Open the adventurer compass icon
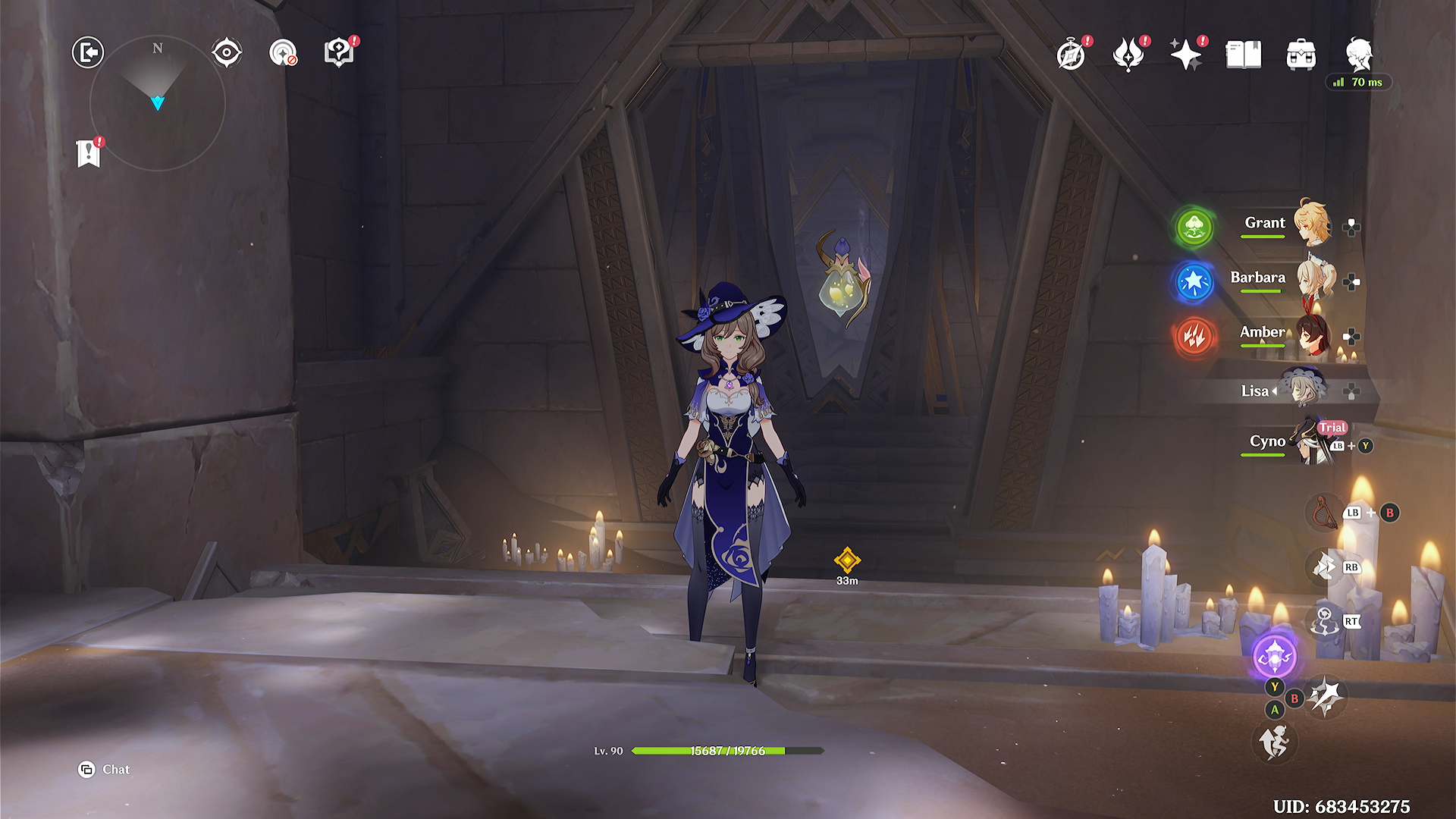Viewport: 1456px width, 819px height. pyautogui.click(x=1071, y=55)
